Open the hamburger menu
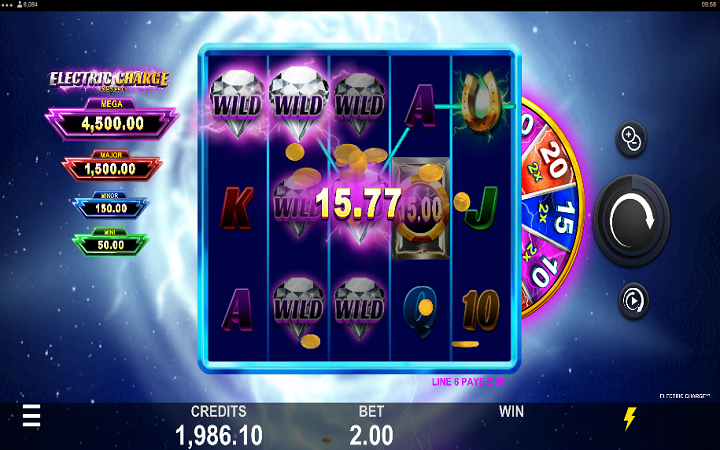Screen dimensions: 720x450 32,417
